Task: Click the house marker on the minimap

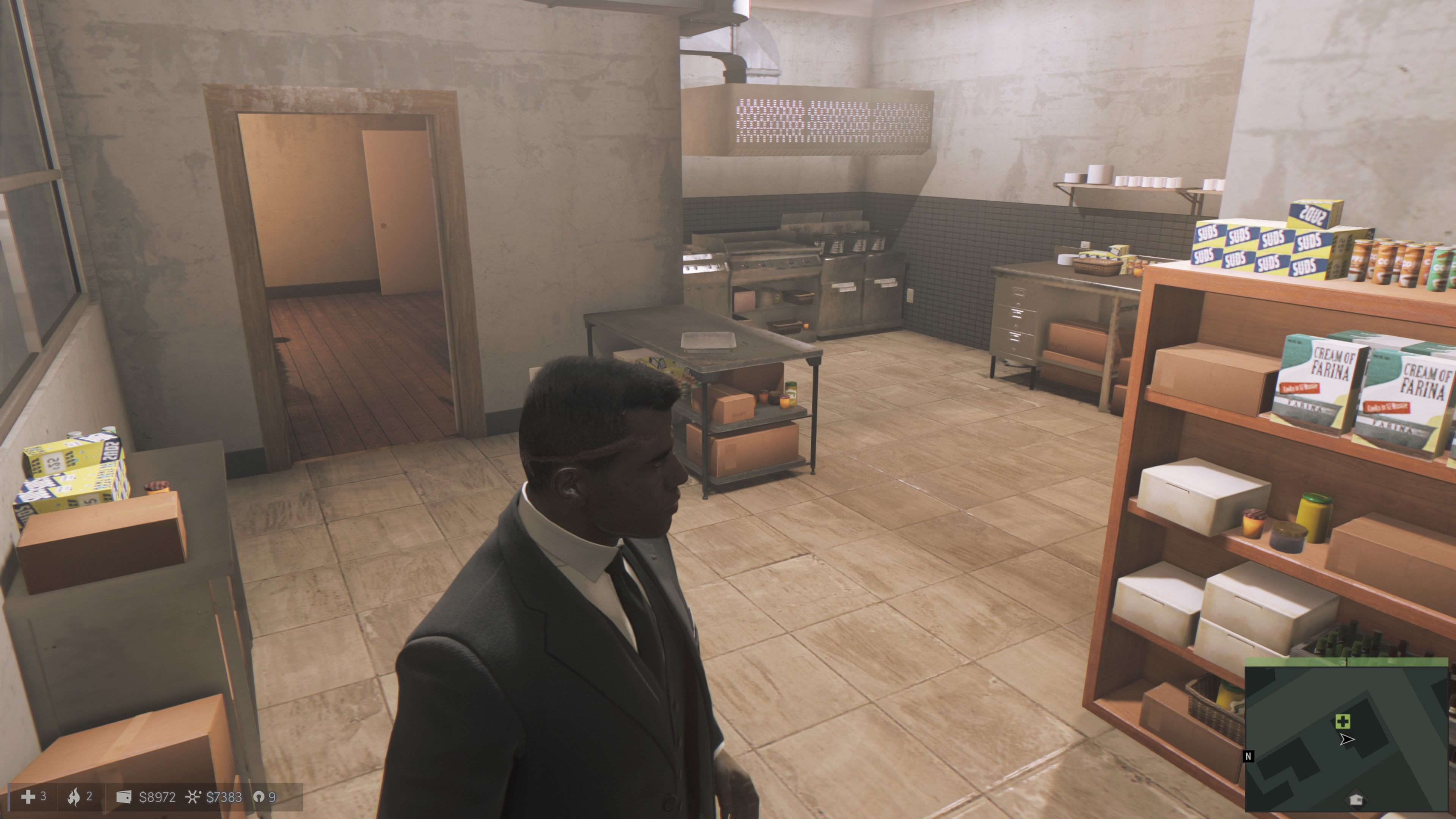Action: (x=1356, y=799)
